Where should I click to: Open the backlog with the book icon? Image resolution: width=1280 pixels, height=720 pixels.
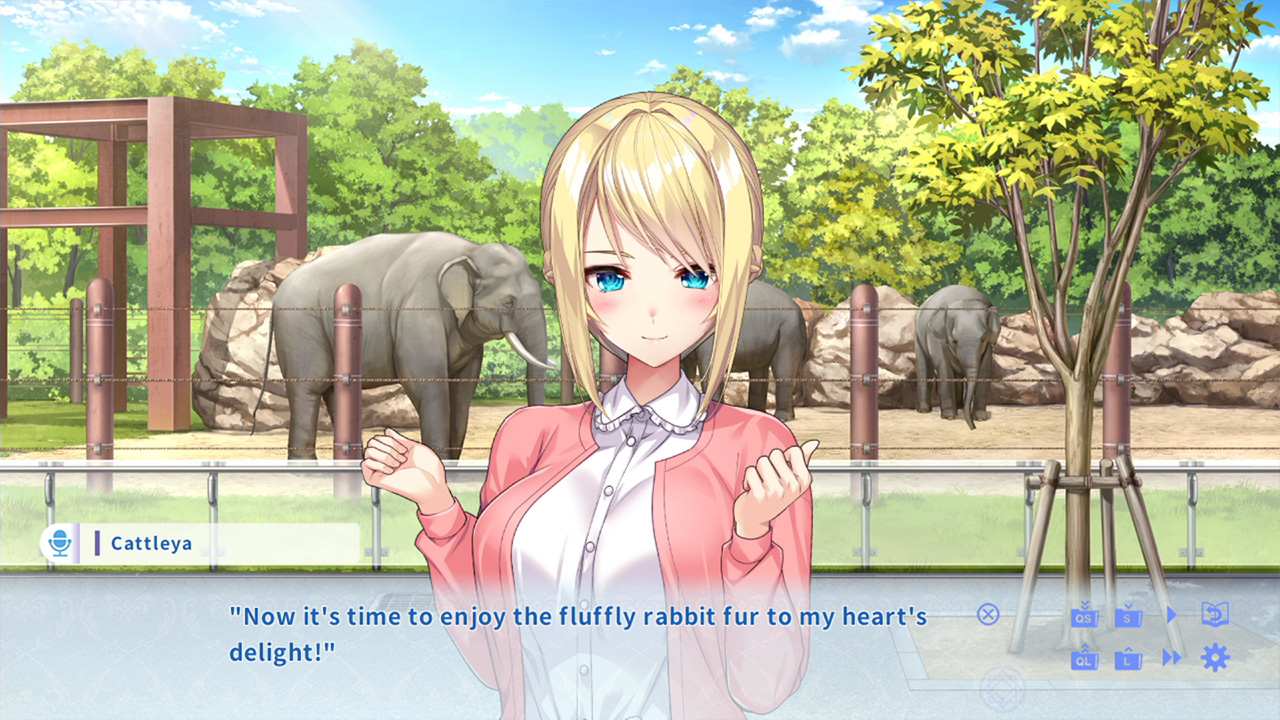[1215, 614]
